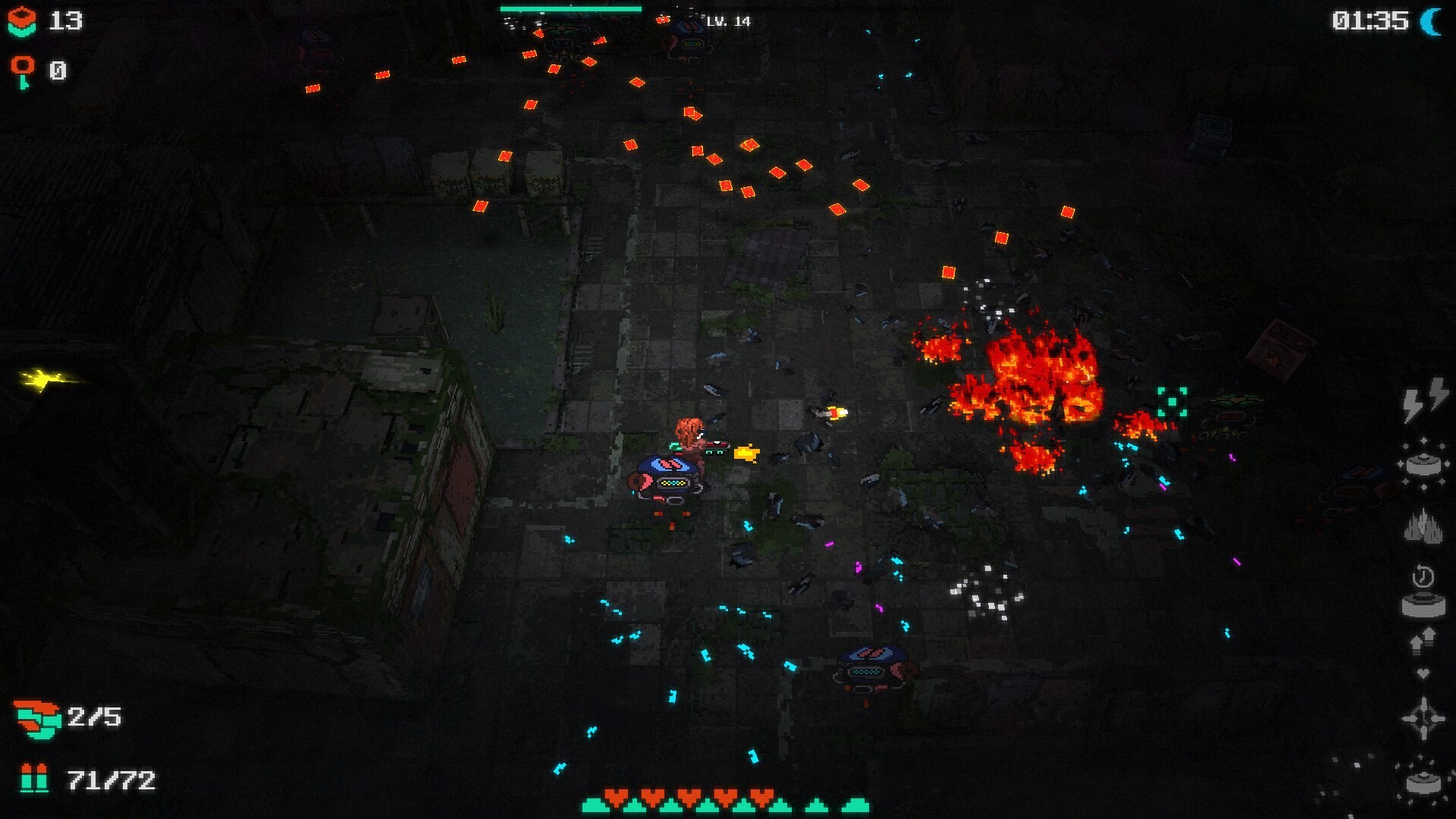Click the boss health bar at the top
Viewport: 1456px width, 819px height.
click(x=570, y=8)
